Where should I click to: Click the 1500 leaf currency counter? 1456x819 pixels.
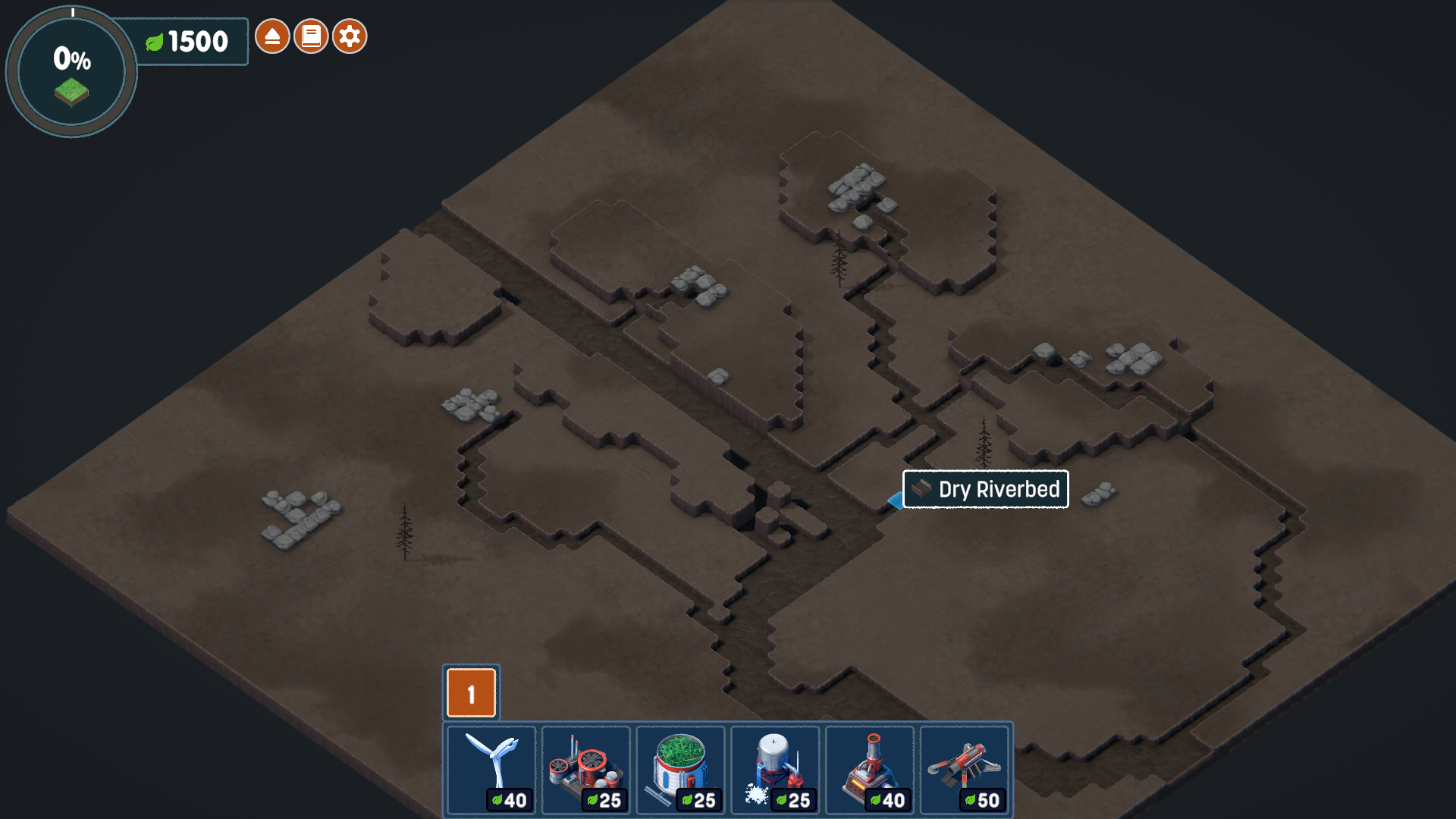[196, 42]
